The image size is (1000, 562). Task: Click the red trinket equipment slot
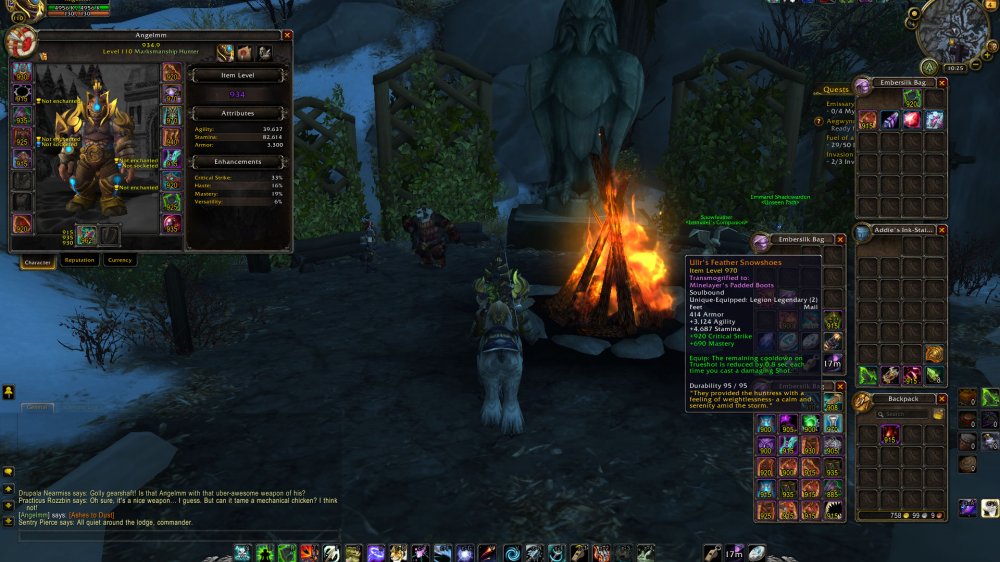point(171,224)
